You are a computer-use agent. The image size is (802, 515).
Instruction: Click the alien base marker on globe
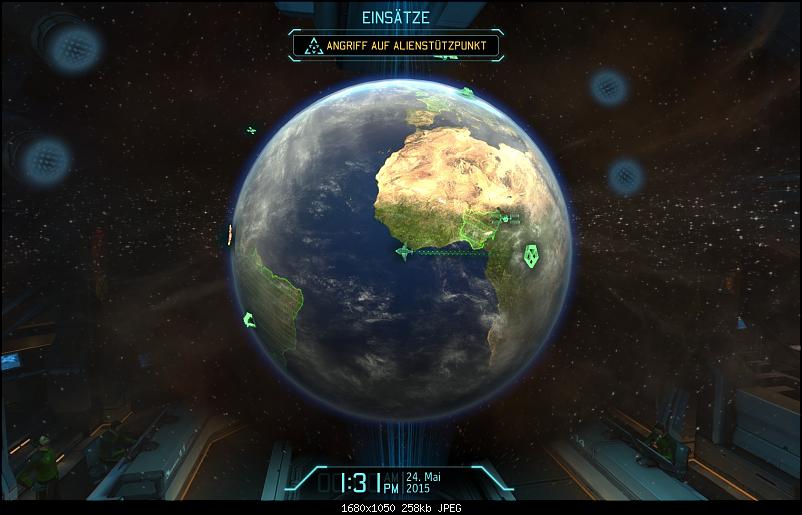coord(530,257)
